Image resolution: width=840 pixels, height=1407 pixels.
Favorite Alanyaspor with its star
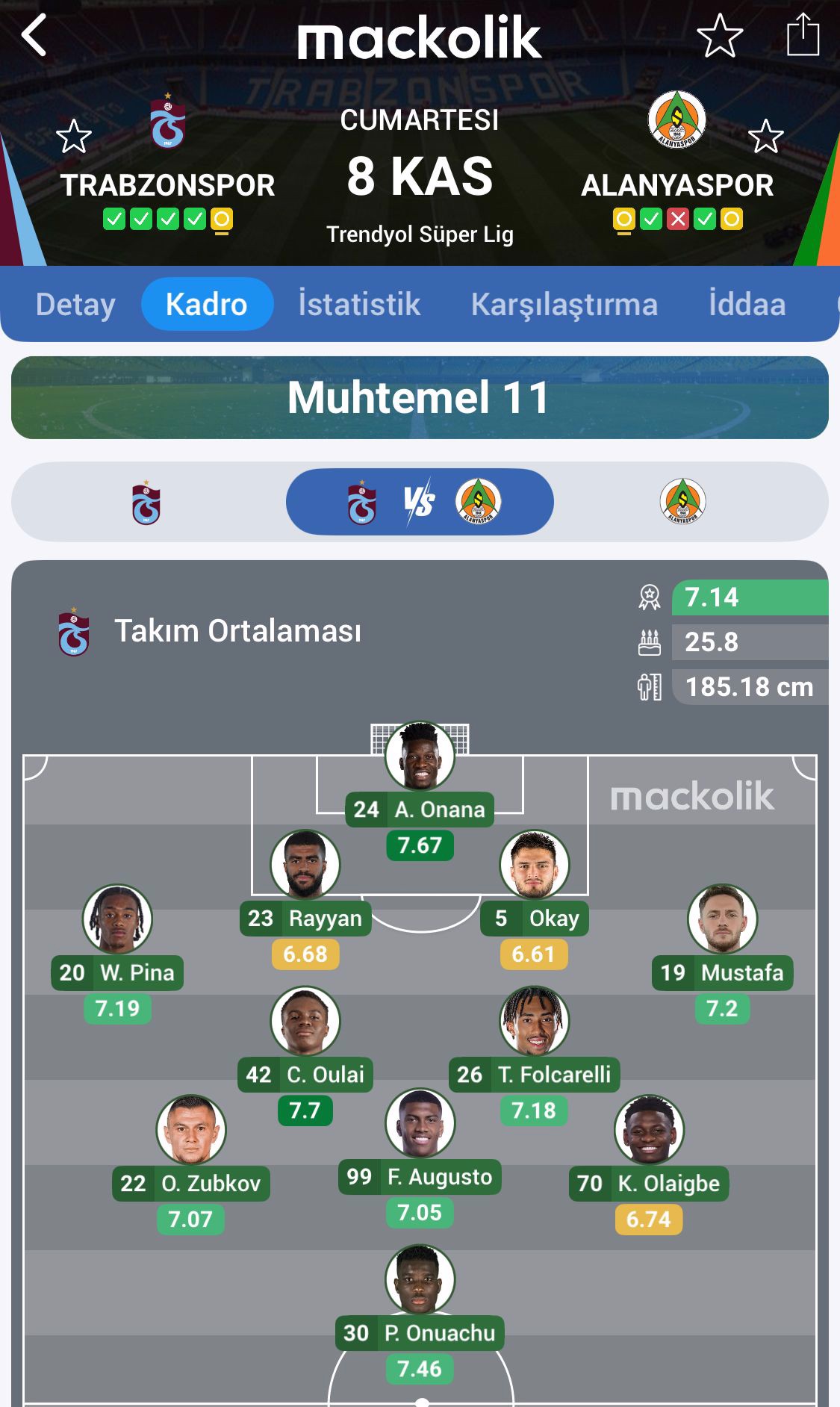tap(765, 137)
